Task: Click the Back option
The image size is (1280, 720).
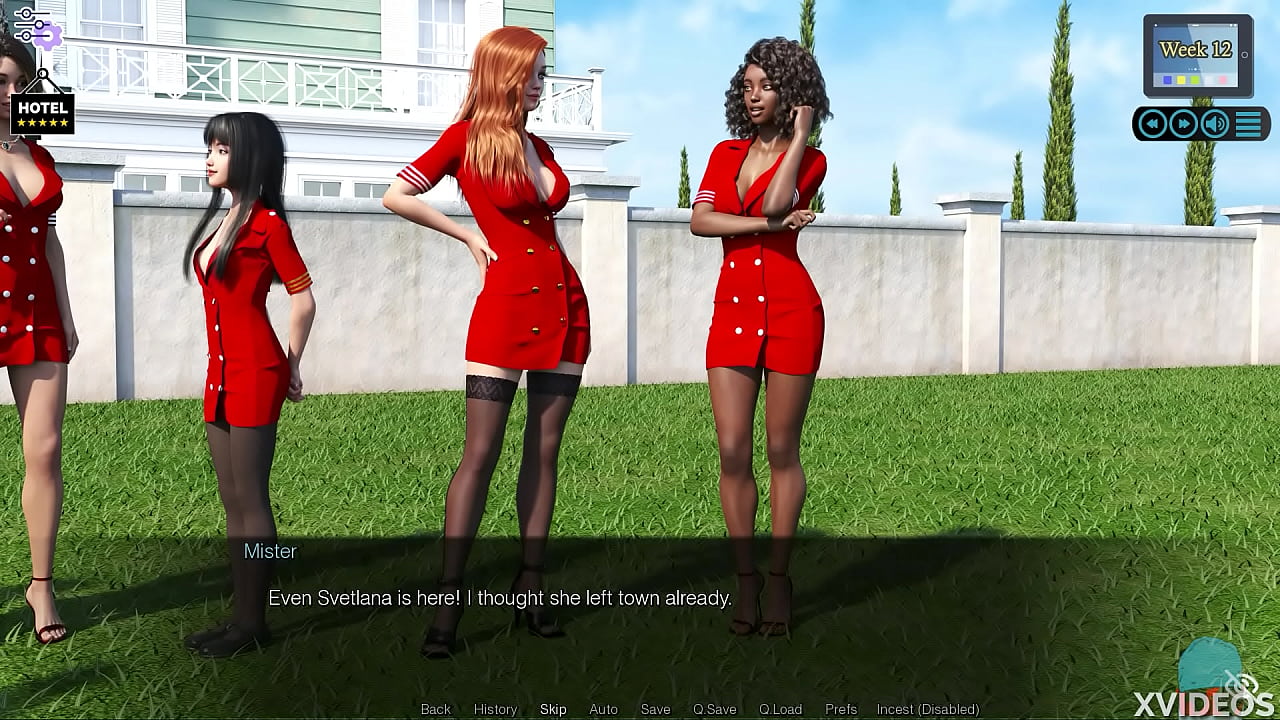Action: coord(435,709)
